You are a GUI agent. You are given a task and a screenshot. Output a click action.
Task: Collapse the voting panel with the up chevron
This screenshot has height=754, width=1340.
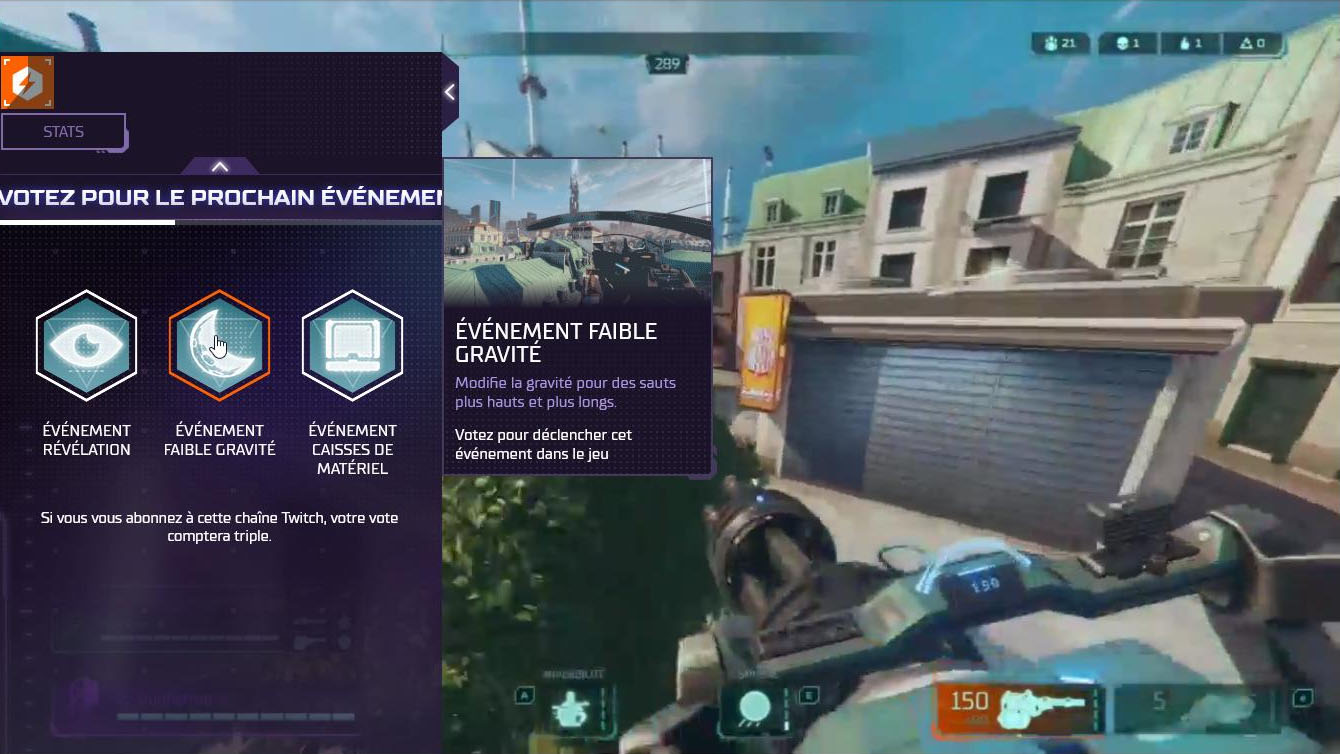point(219,165)
